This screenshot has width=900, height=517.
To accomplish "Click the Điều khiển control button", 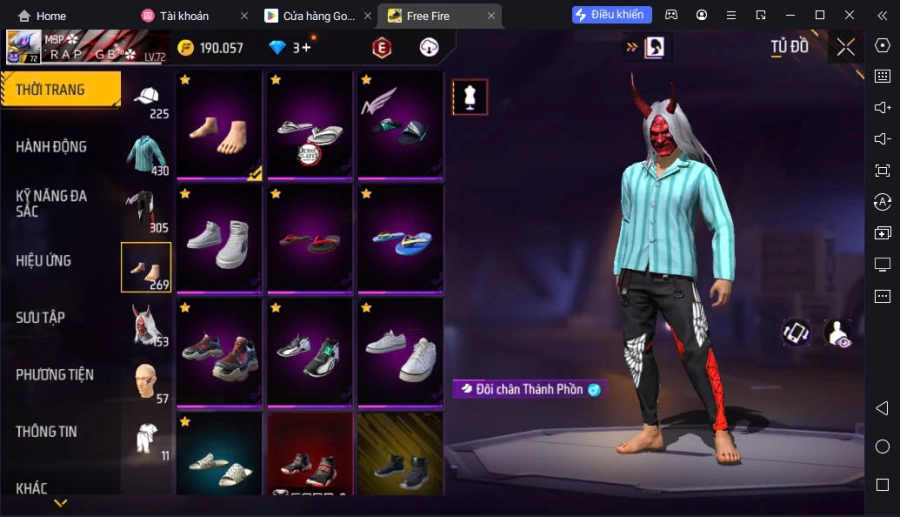I will 612,15.
